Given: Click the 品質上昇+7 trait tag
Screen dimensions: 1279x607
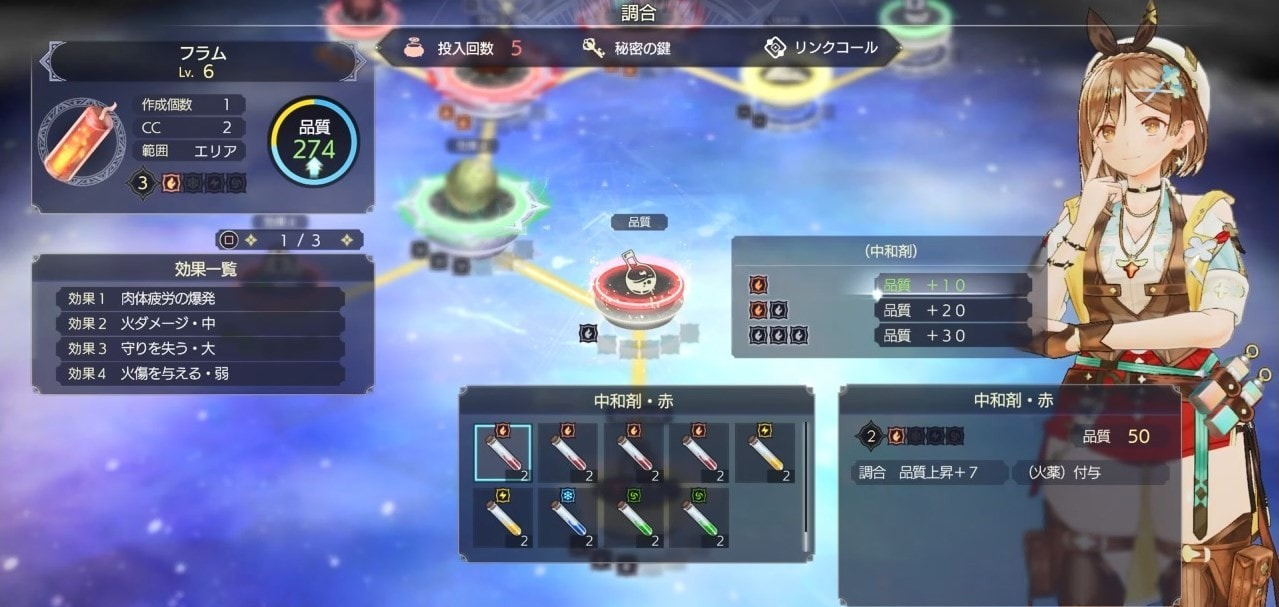Looking at the screenshot, I should 931,472.
